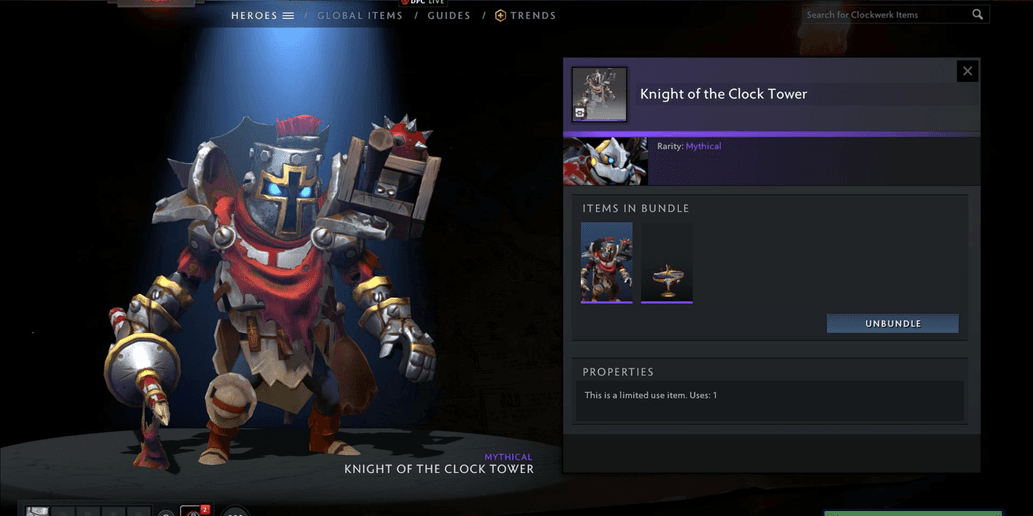The image size is (1033, 516).
Task: Unbundle the Knight of the Clock Tower set
Action: (x=892, y=324)
